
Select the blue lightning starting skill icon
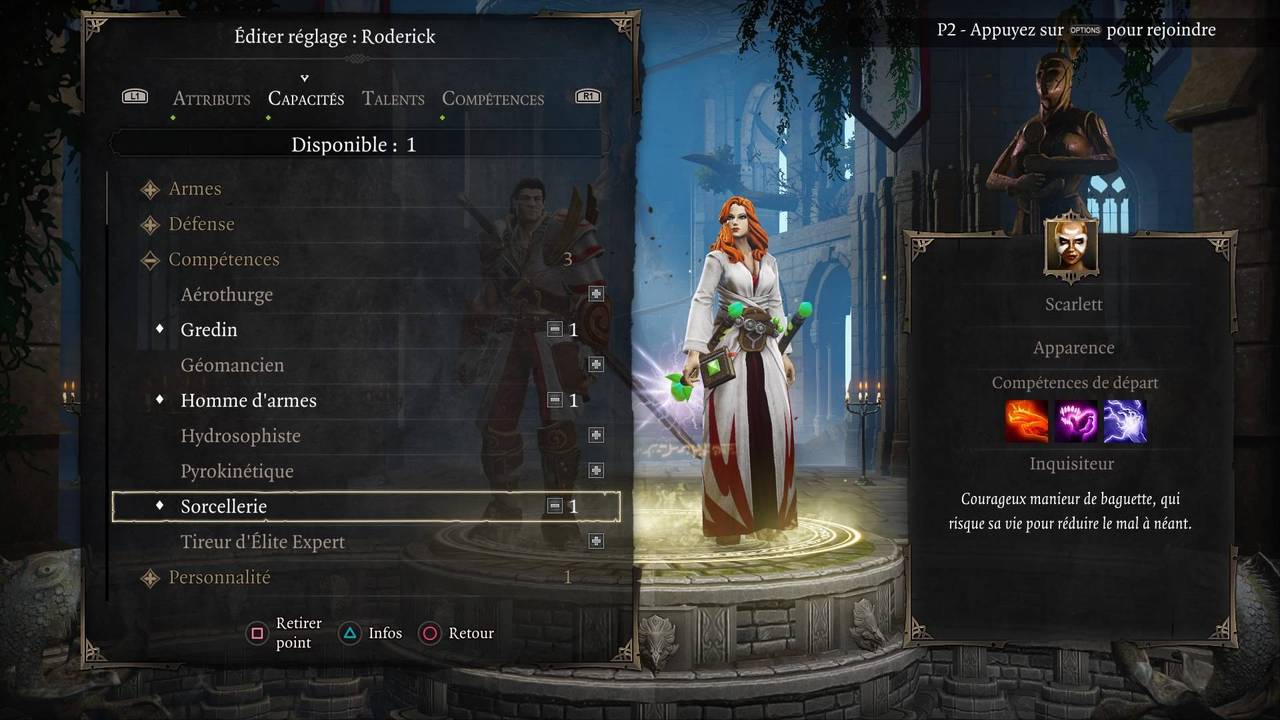click(x=1124, y=422)
